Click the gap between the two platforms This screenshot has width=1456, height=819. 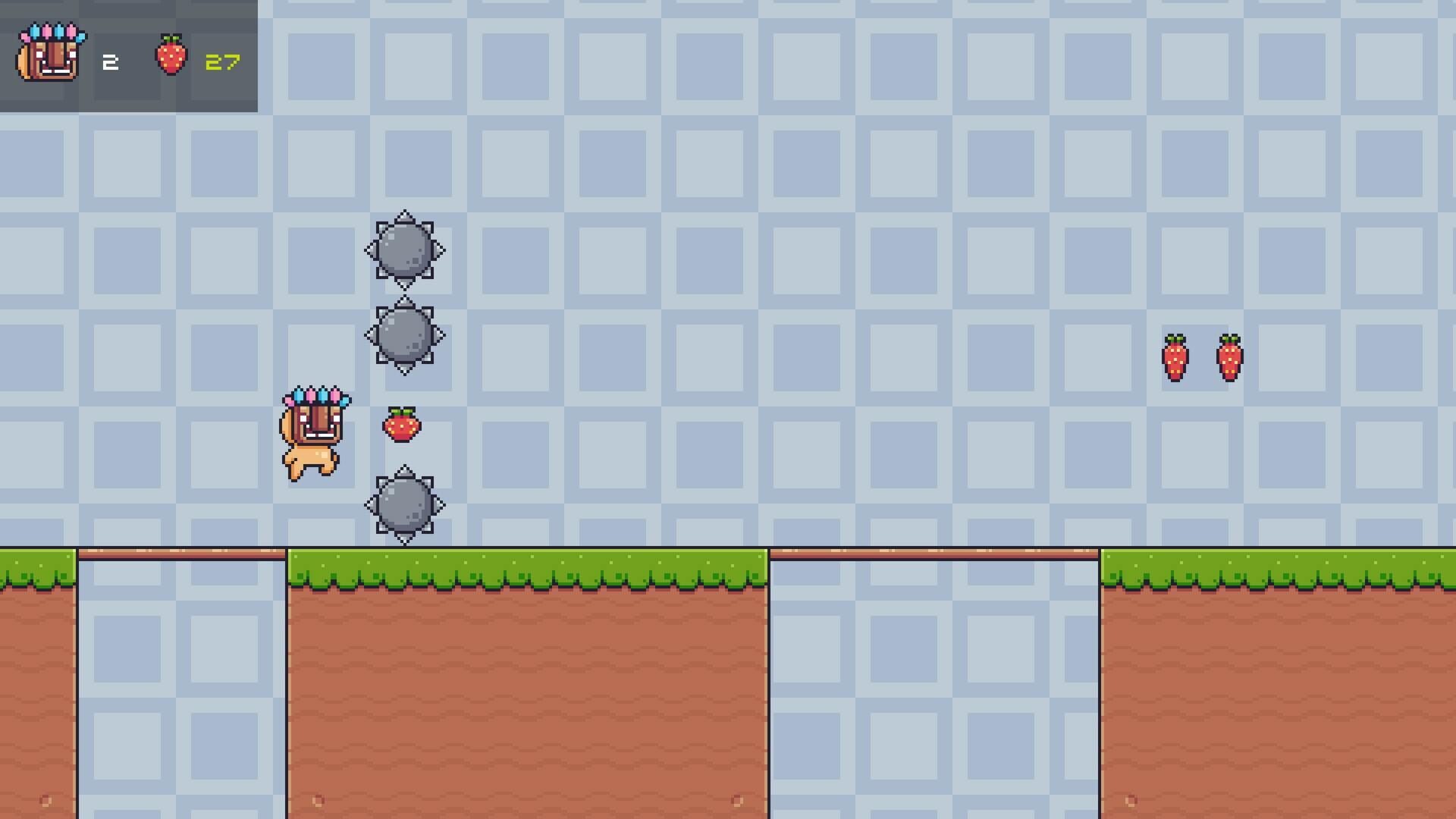pos(933,682)
